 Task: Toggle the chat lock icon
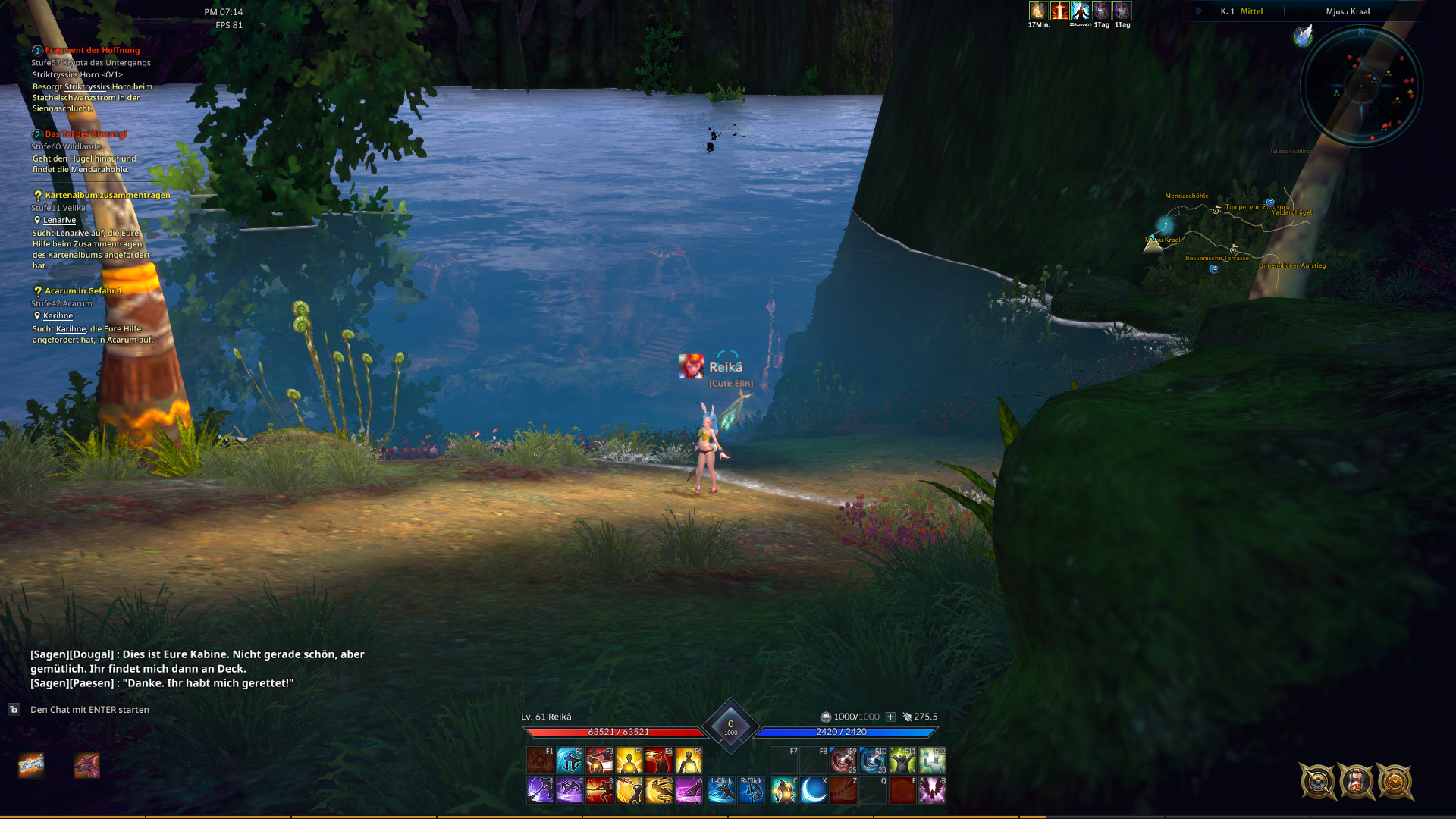14,710
